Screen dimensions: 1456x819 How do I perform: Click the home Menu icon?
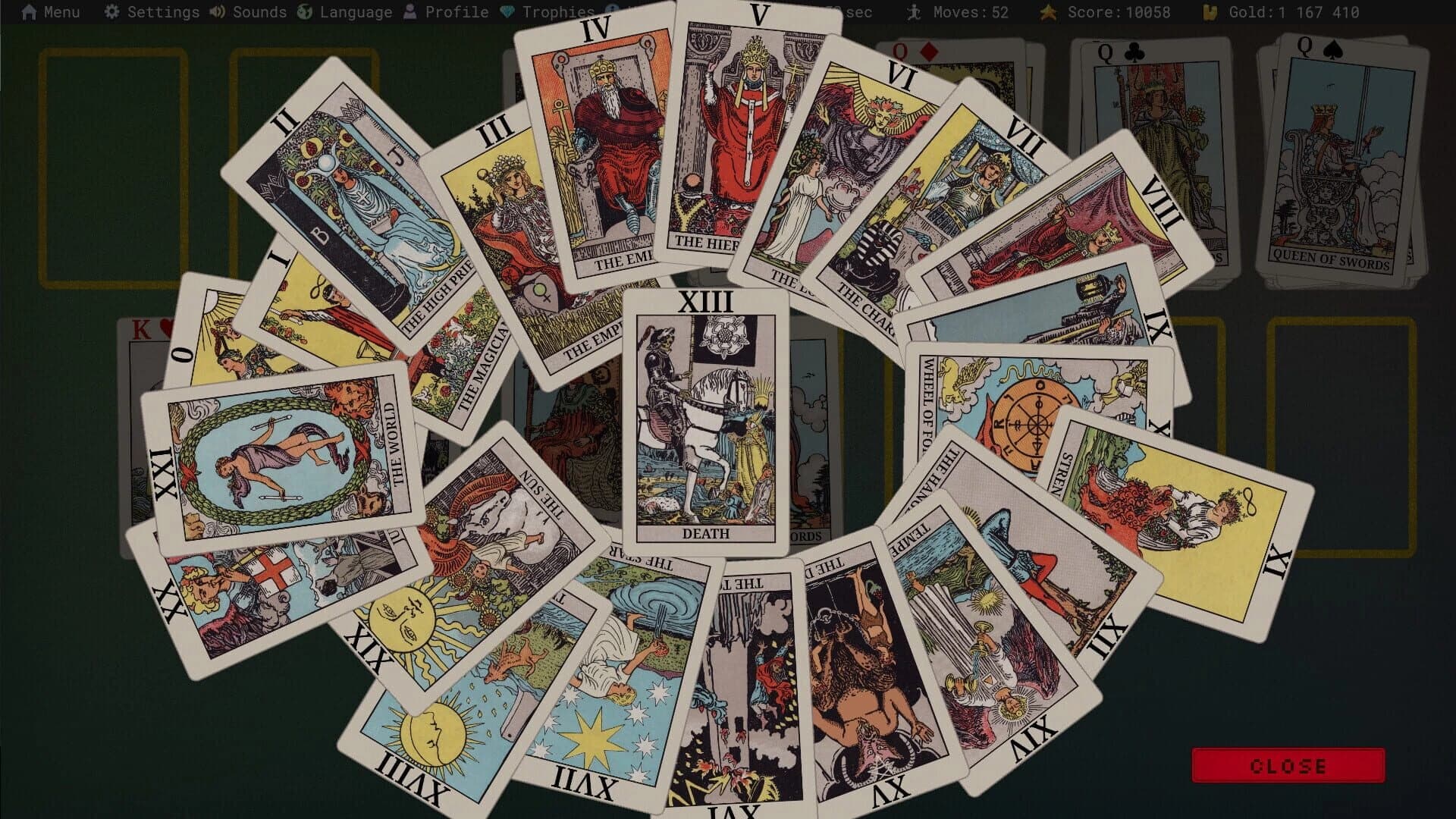point(29,11)
